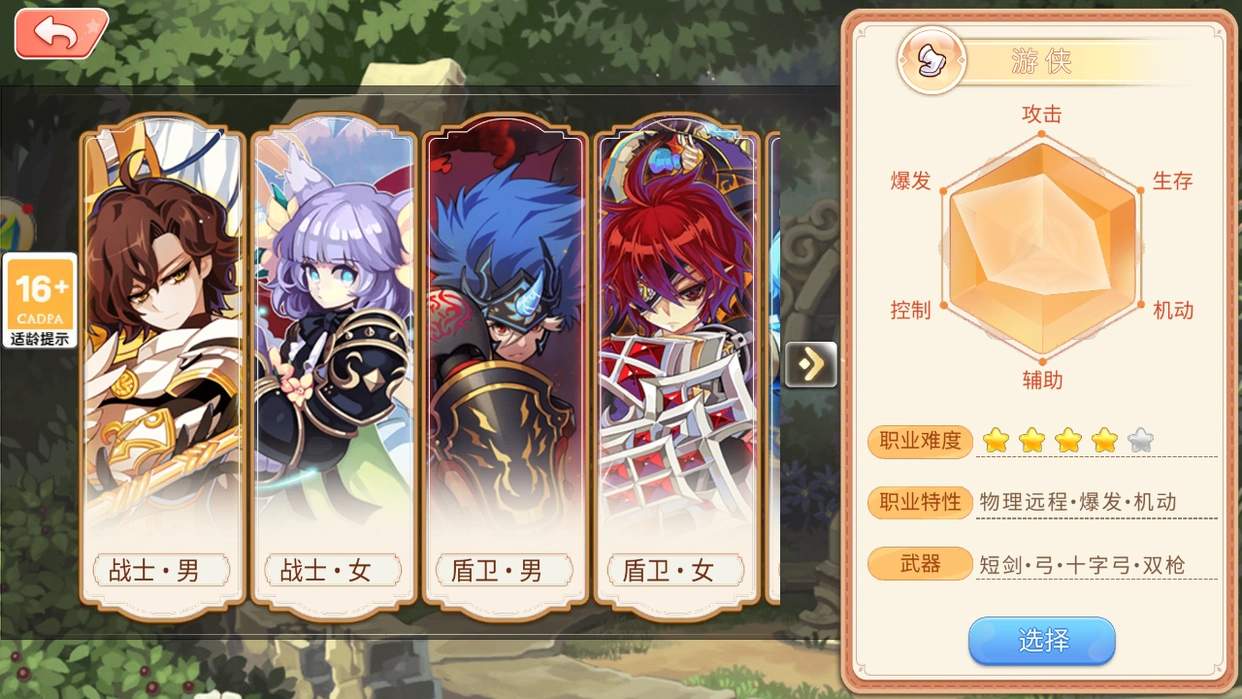
Task: Show more classes with the yellow arrow
Action: 810,364
